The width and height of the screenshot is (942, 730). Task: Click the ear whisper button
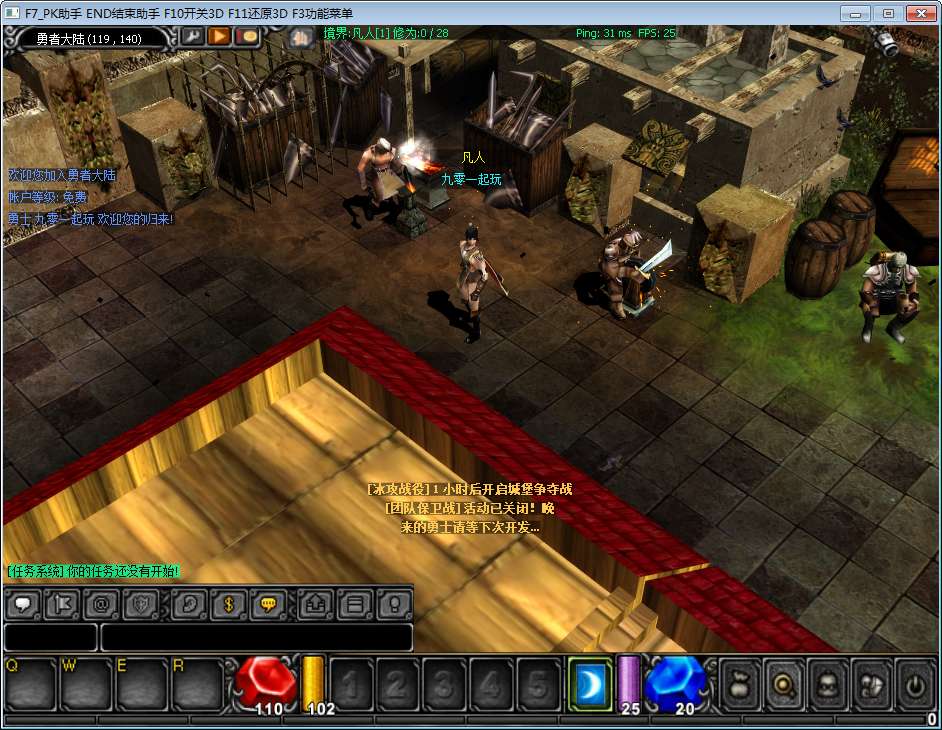click(190, 604)
